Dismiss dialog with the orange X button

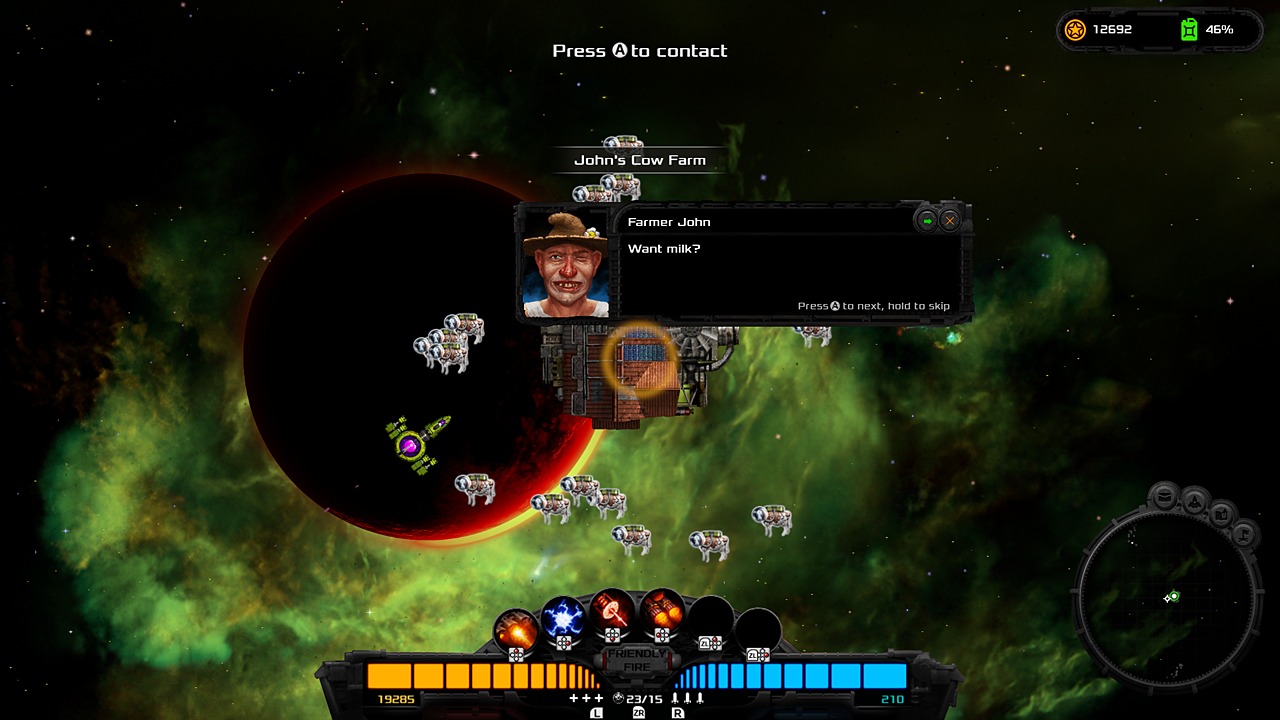pyautogui.click(x=950, y=221)
